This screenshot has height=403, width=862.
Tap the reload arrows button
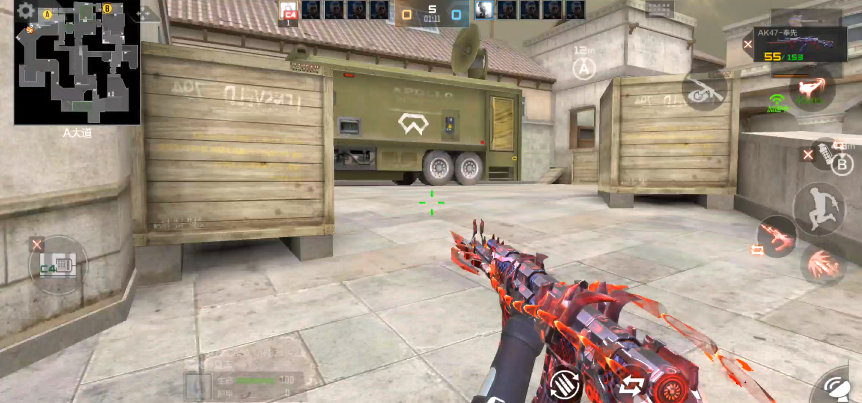coord(631,385)
